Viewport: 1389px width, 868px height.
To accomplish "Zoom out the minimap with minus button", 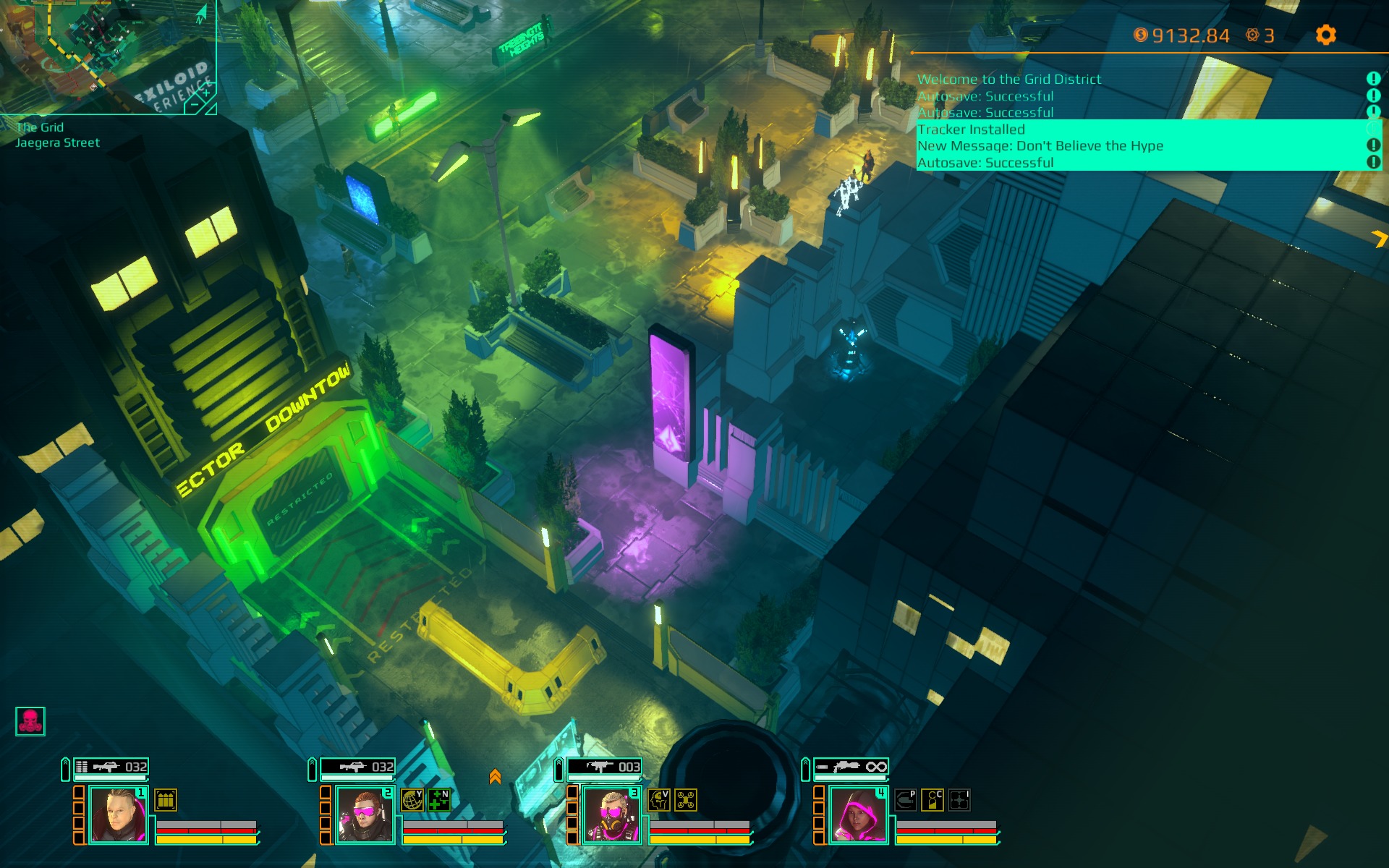I will pos(195,106).
